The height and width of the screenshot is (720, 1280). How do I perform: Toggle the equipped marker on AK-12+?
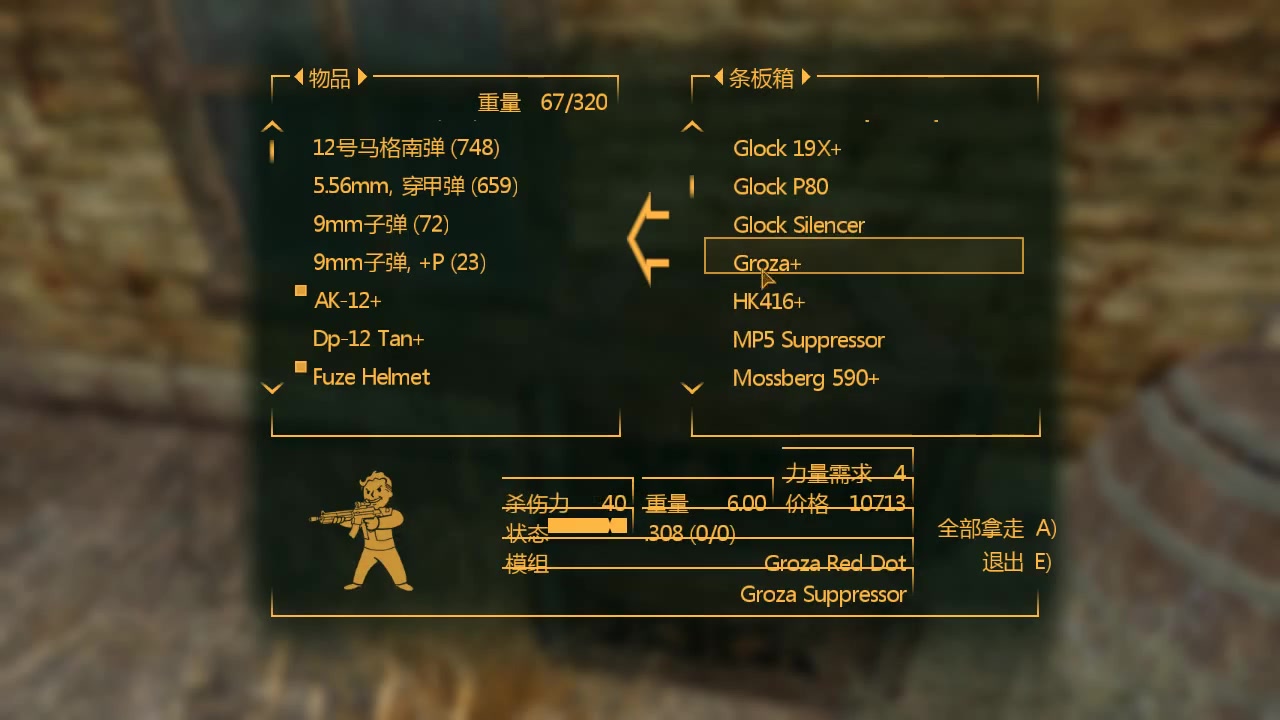coord(300,290)
